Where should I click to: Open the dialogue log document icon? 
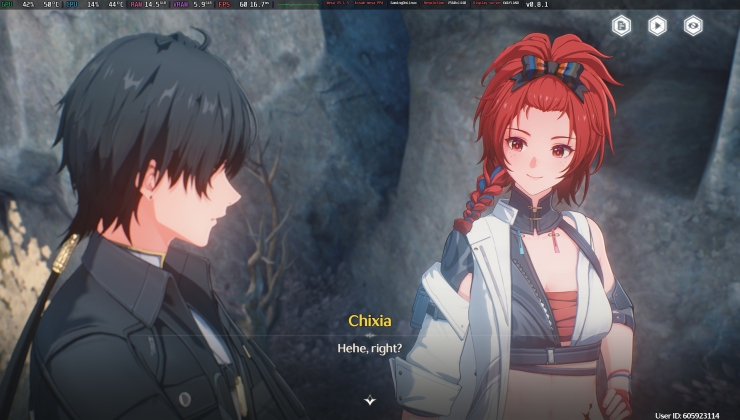(x=621, y=26)
